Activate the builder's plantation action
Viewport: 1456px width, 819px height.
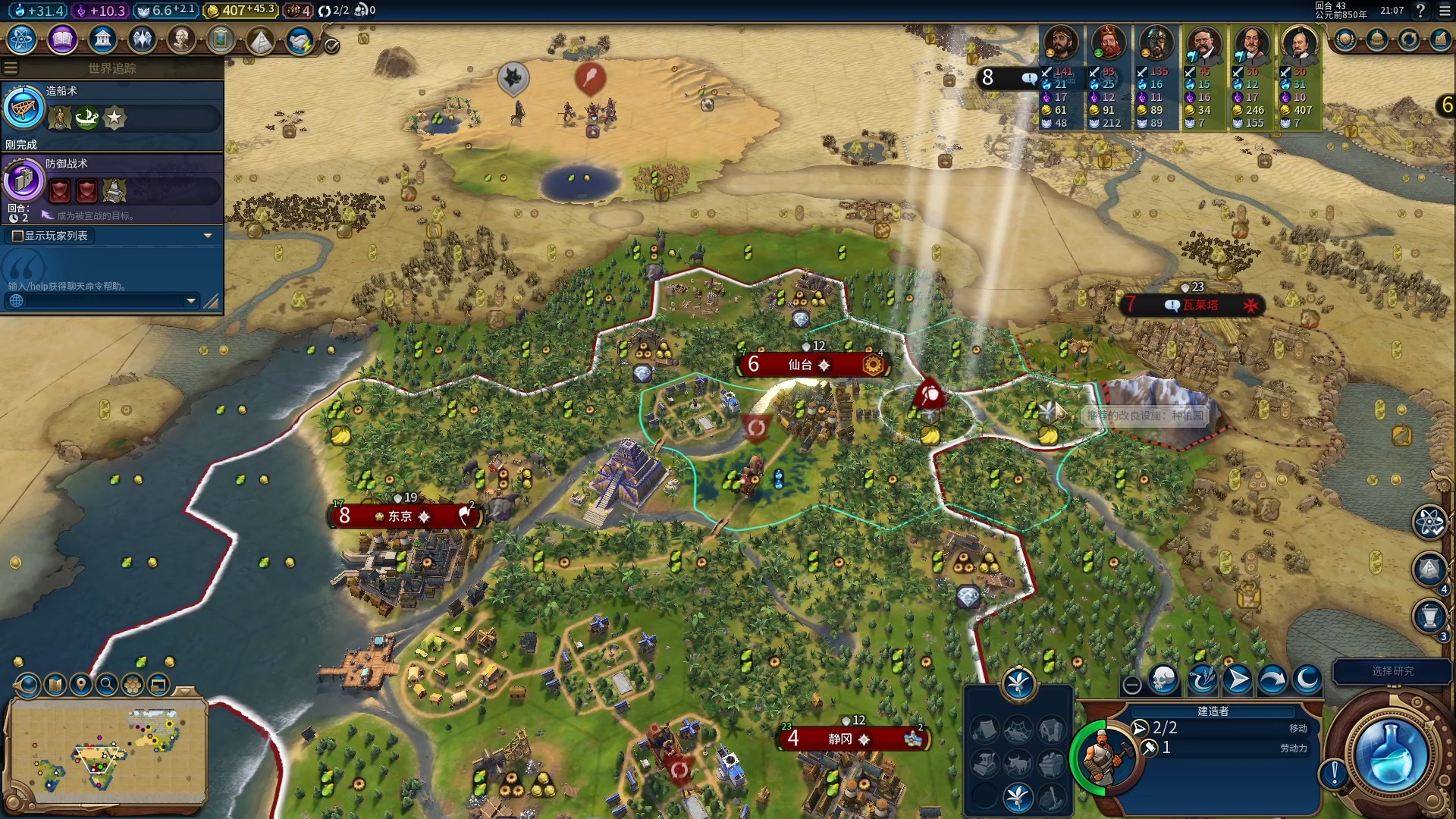[1017, 796]
